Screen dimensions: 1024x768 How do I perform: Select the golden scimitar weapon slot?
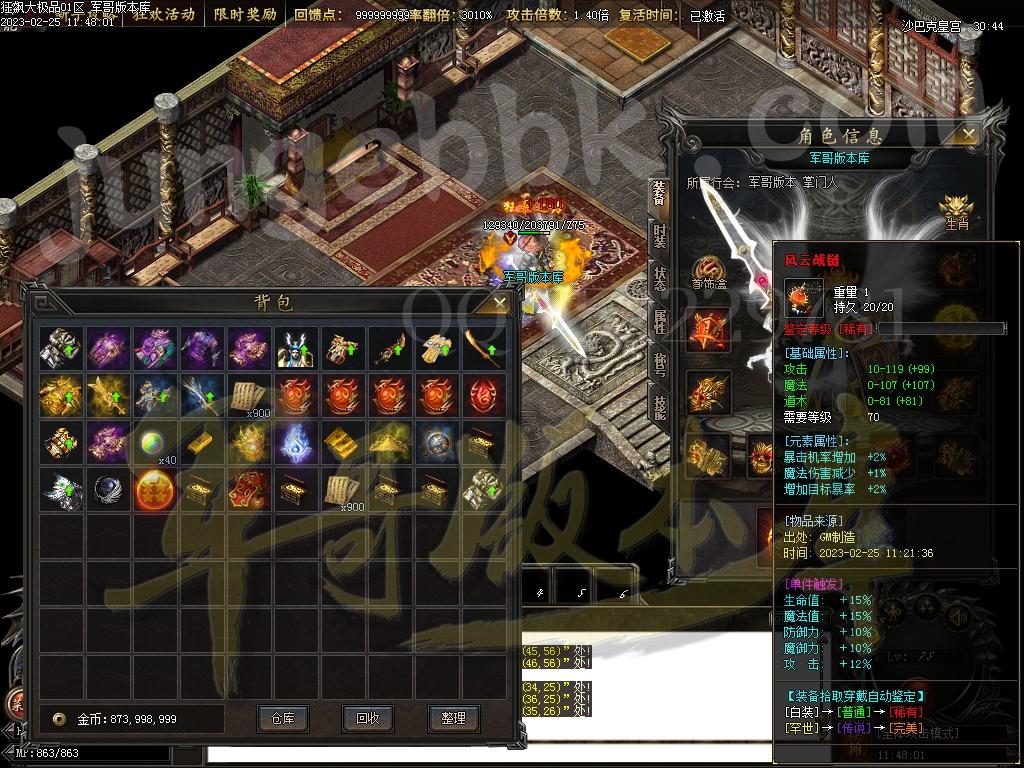pos(485,348)
